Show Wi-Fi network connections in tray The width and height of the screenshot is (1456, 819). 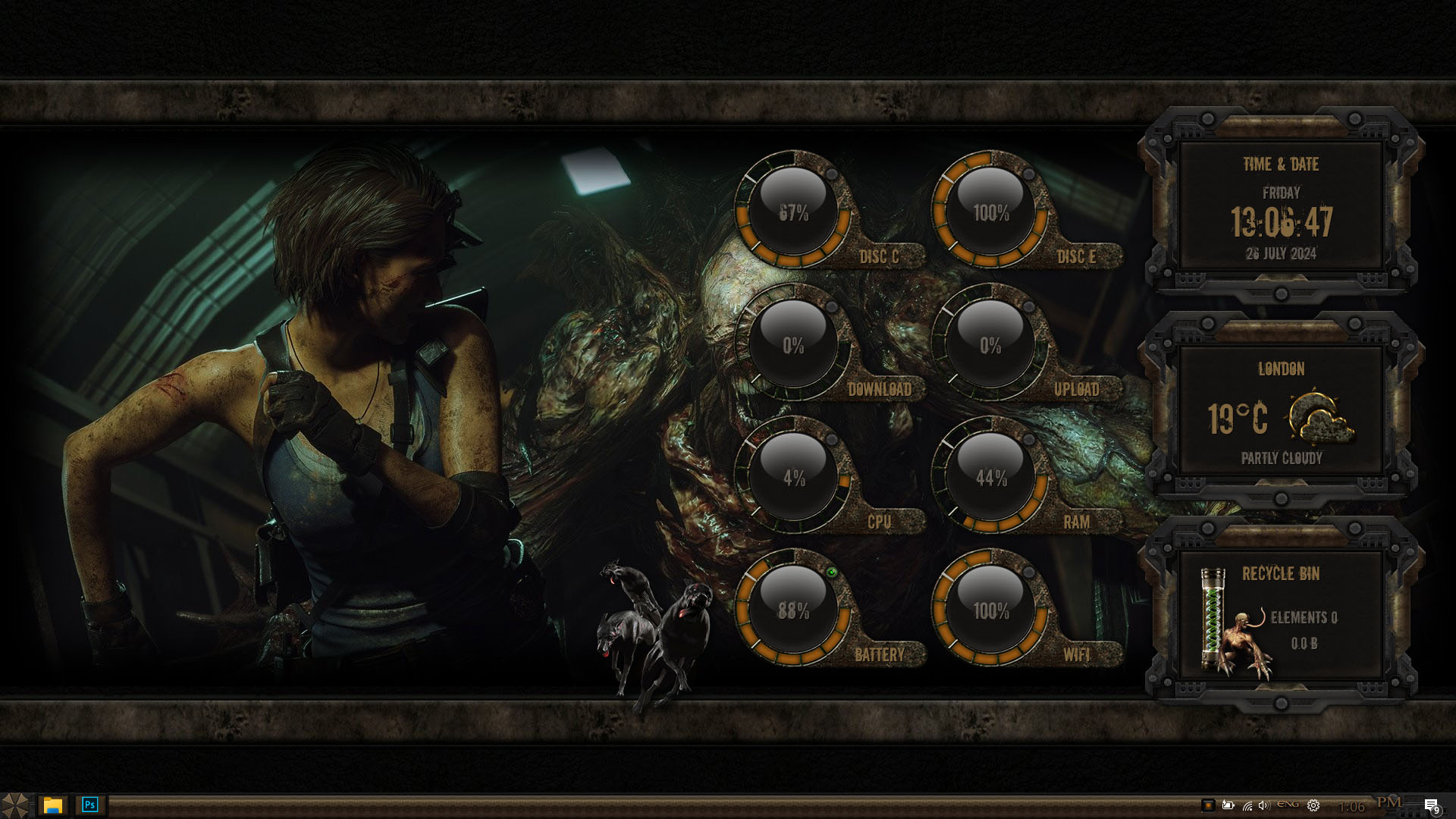pos(1247,805)
